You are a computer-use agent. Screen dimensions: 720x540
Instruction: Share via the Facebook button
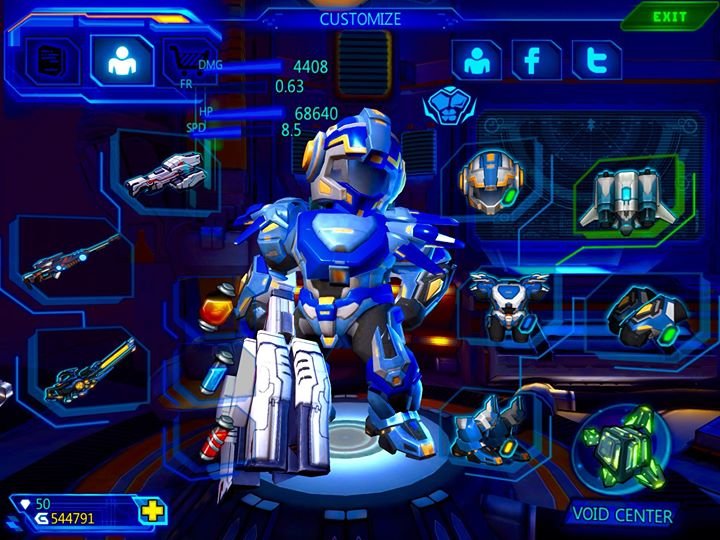tap(535, 61)
